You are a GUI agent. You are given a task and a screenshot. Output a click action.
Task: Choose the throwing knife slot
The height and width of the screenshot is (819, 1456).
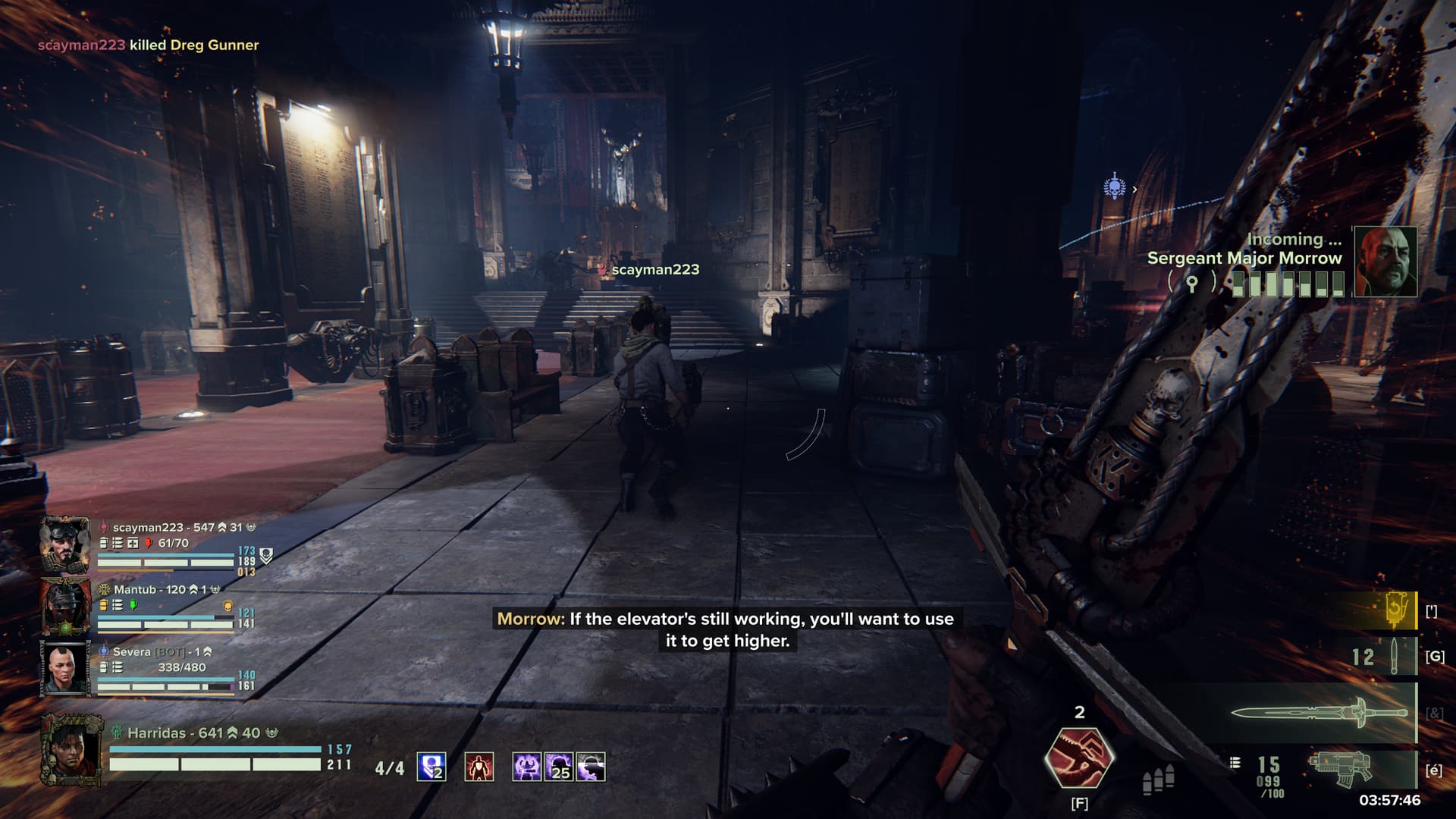1394,656
